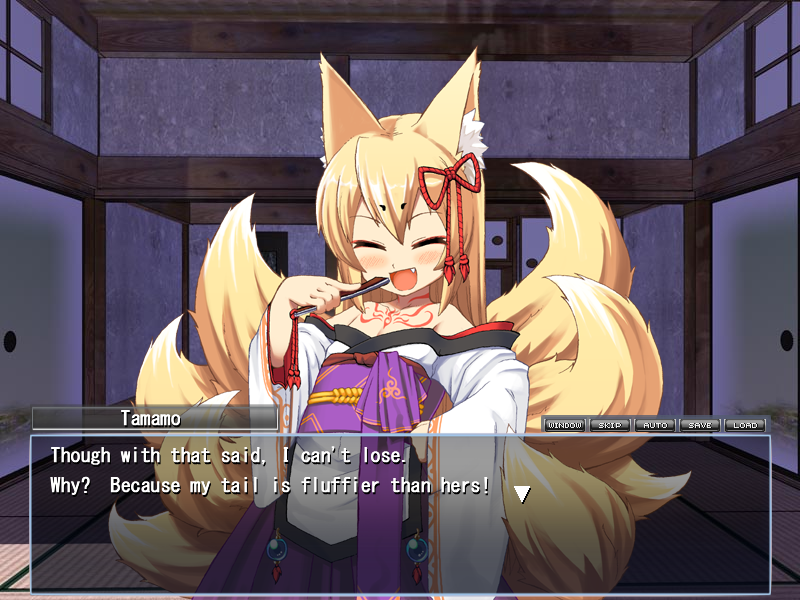Hide the text box with the WINDOW button
The height and width of the screenshot is (600, 800).
[565, 425]
